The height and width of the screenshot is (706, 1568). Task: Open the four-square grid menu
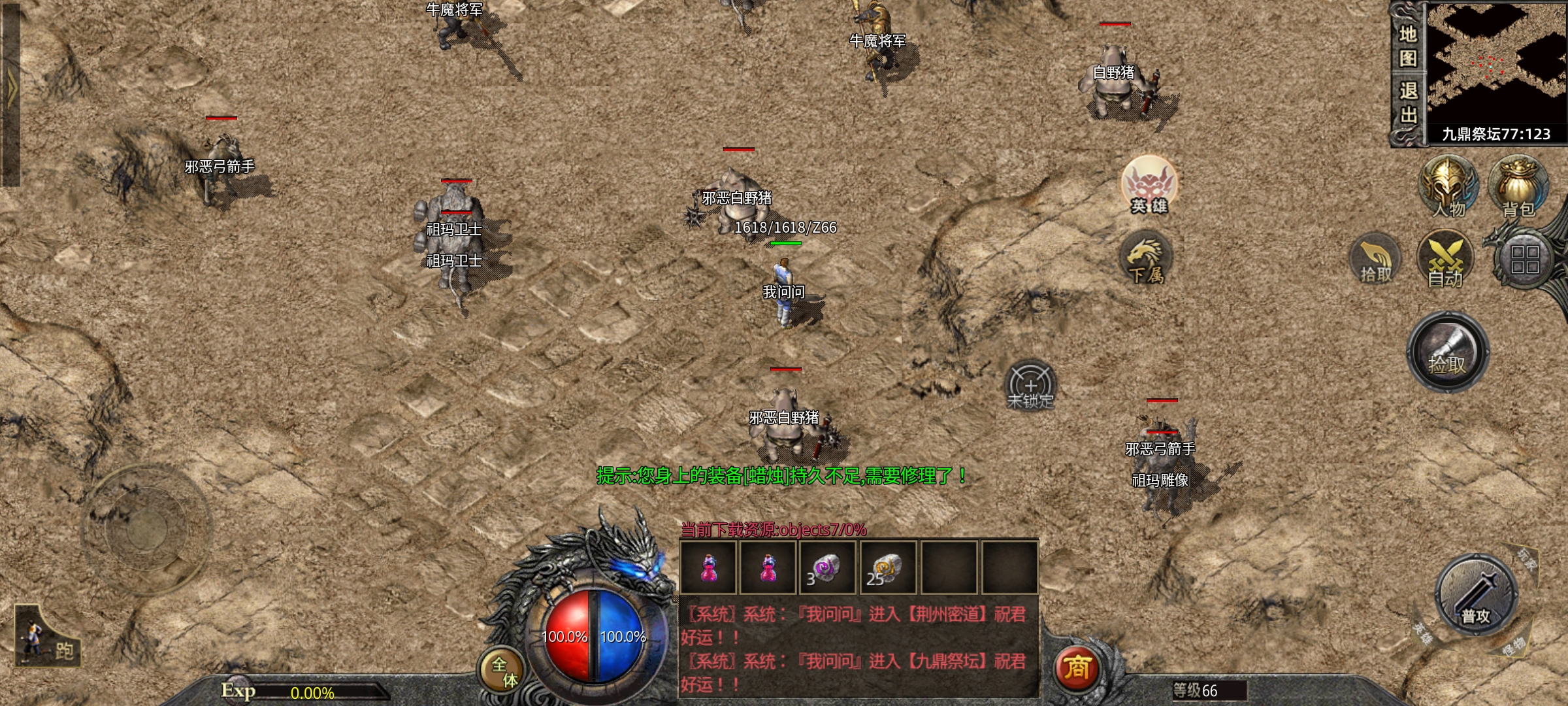point(1524,260)
